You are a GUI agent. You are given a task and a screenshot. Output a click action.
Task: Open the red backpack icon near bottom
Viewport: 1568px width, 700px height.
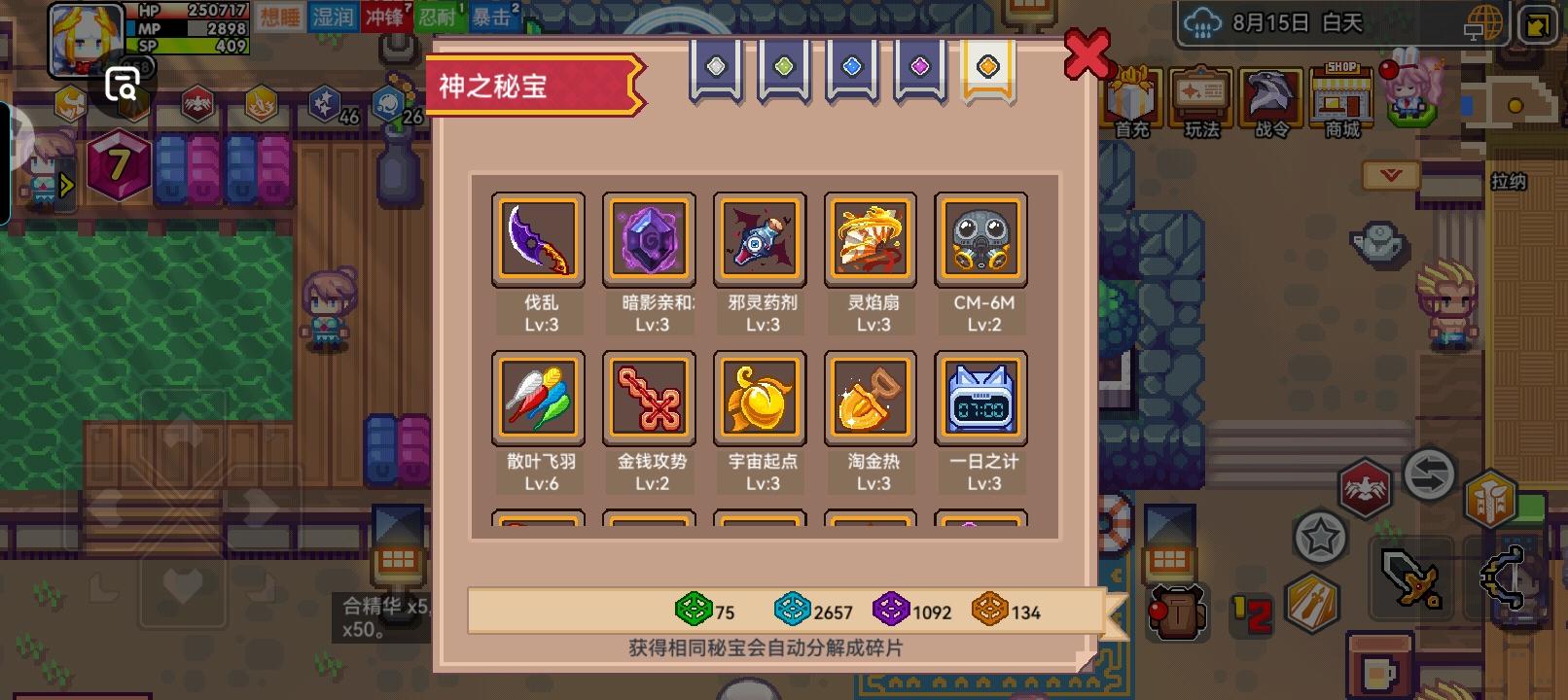tap(1176, 615)
